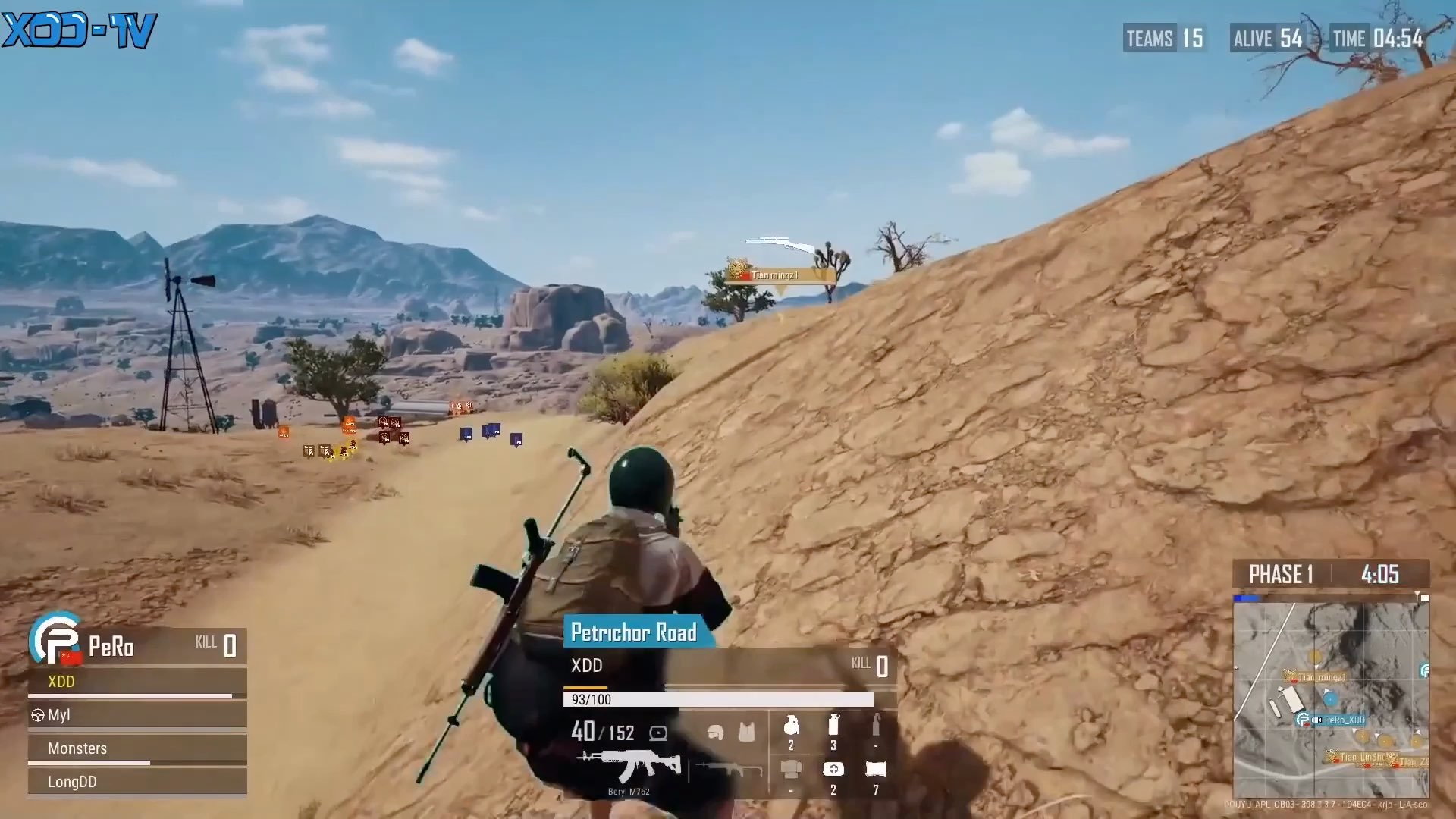Click the Petrichor Road team name banner
This screenshot has height=819, width=1456.
[634, 632]
